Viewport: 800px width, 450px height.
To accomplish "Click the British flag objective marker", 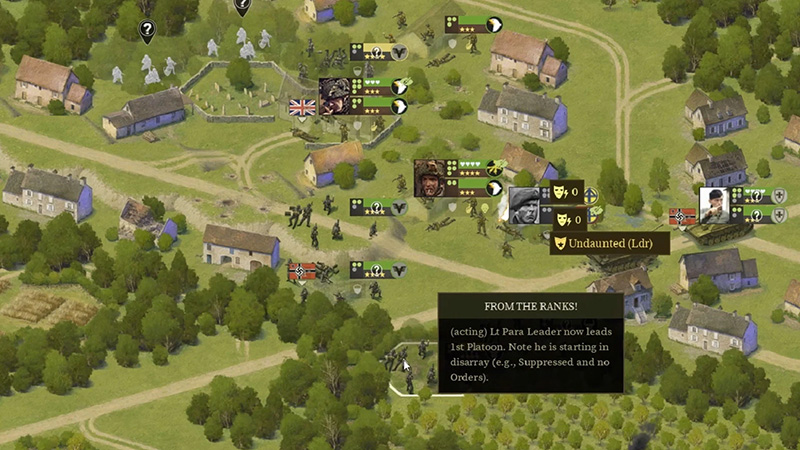I will point(301,108).
